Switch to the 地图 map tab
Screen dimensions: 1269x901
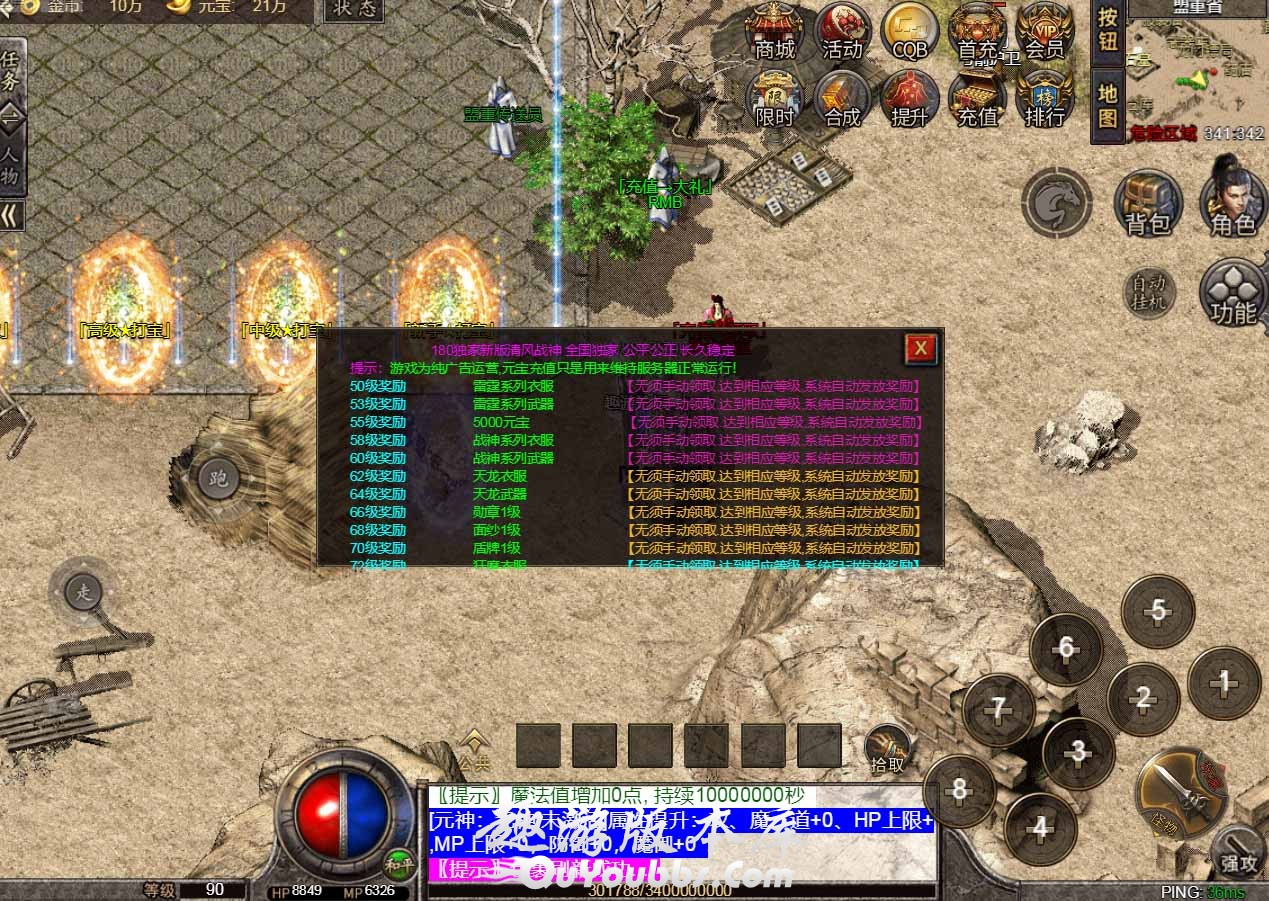pyautogui.click(x=1107, y=106)
